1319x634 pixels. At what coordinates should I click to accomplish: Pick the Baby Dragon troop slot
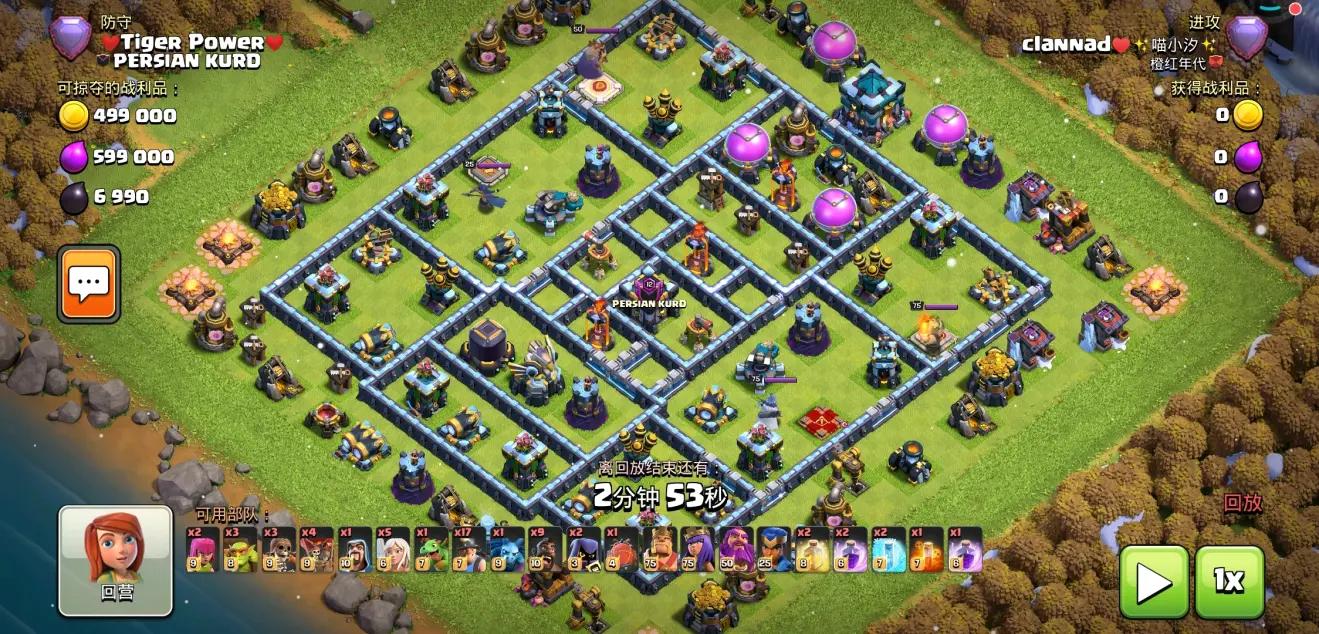click(x=429, y=549)
